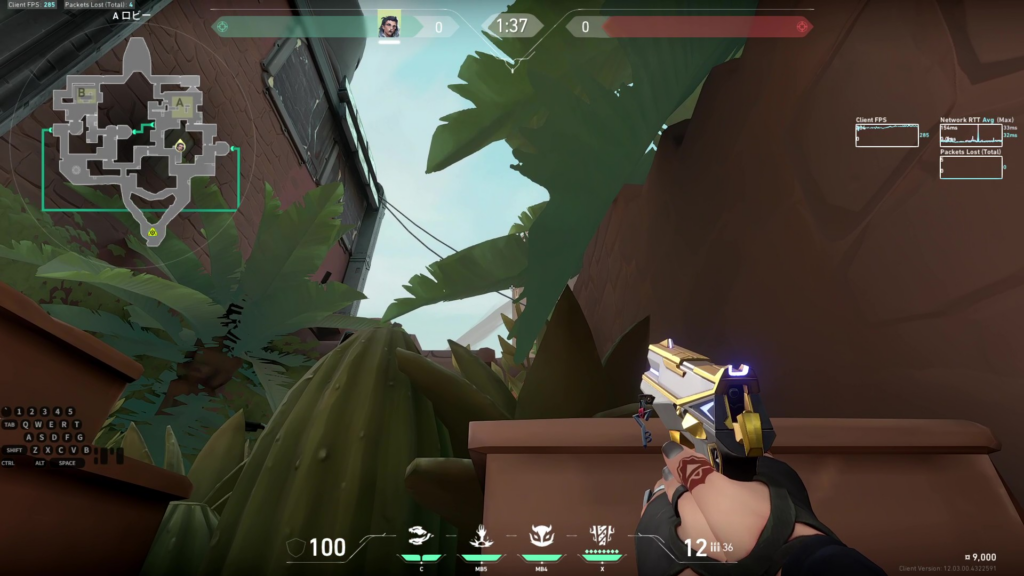The width and height of the screenshot is (1024, 576).
Task: Click the yellow spike marker on minimap
Action: point(152,232)
